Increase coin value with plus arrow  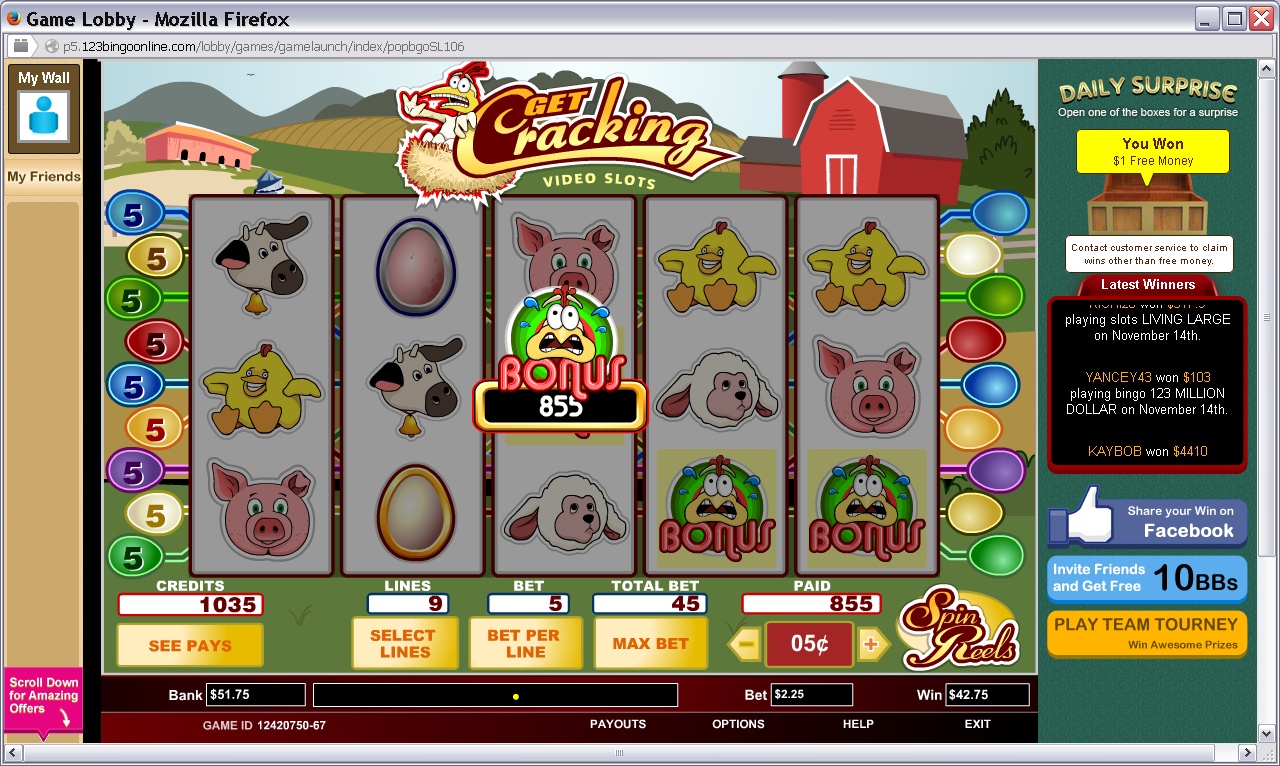871,645
